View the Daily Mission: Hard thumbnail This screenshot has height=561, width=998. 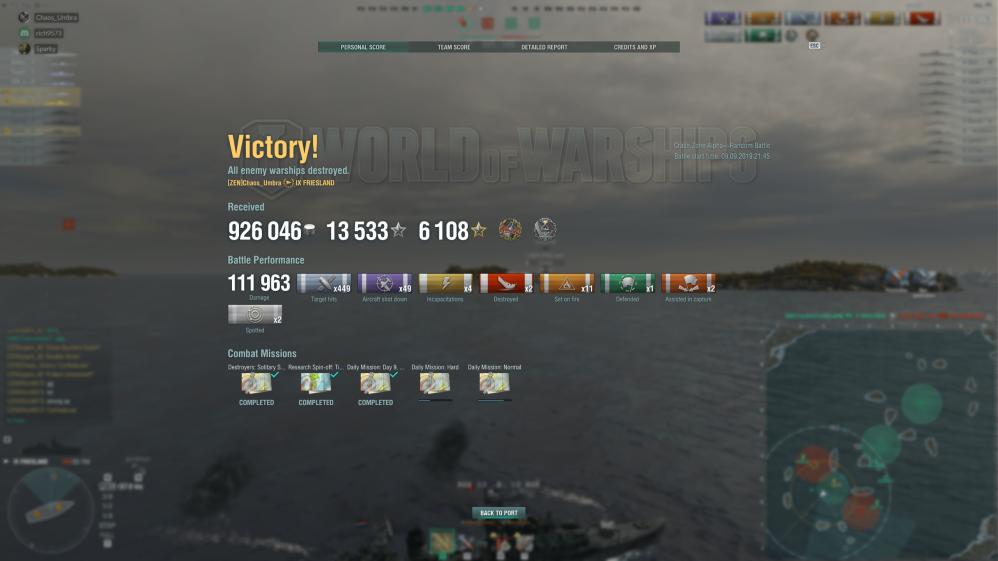(x=435, y=384)
